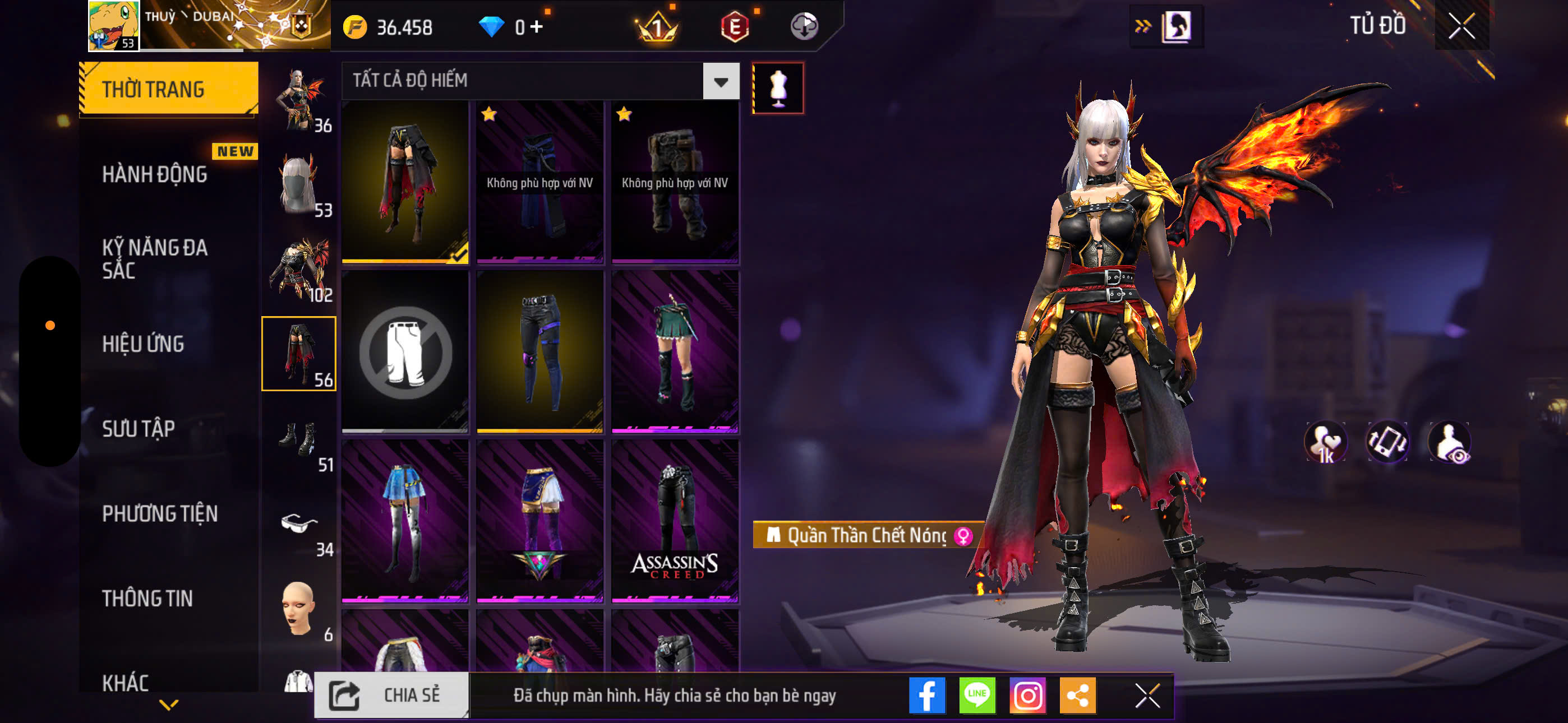Share screenshot to Facebook
The image size is (1568, 723).
pyautogui.click(x=927, y=695)
